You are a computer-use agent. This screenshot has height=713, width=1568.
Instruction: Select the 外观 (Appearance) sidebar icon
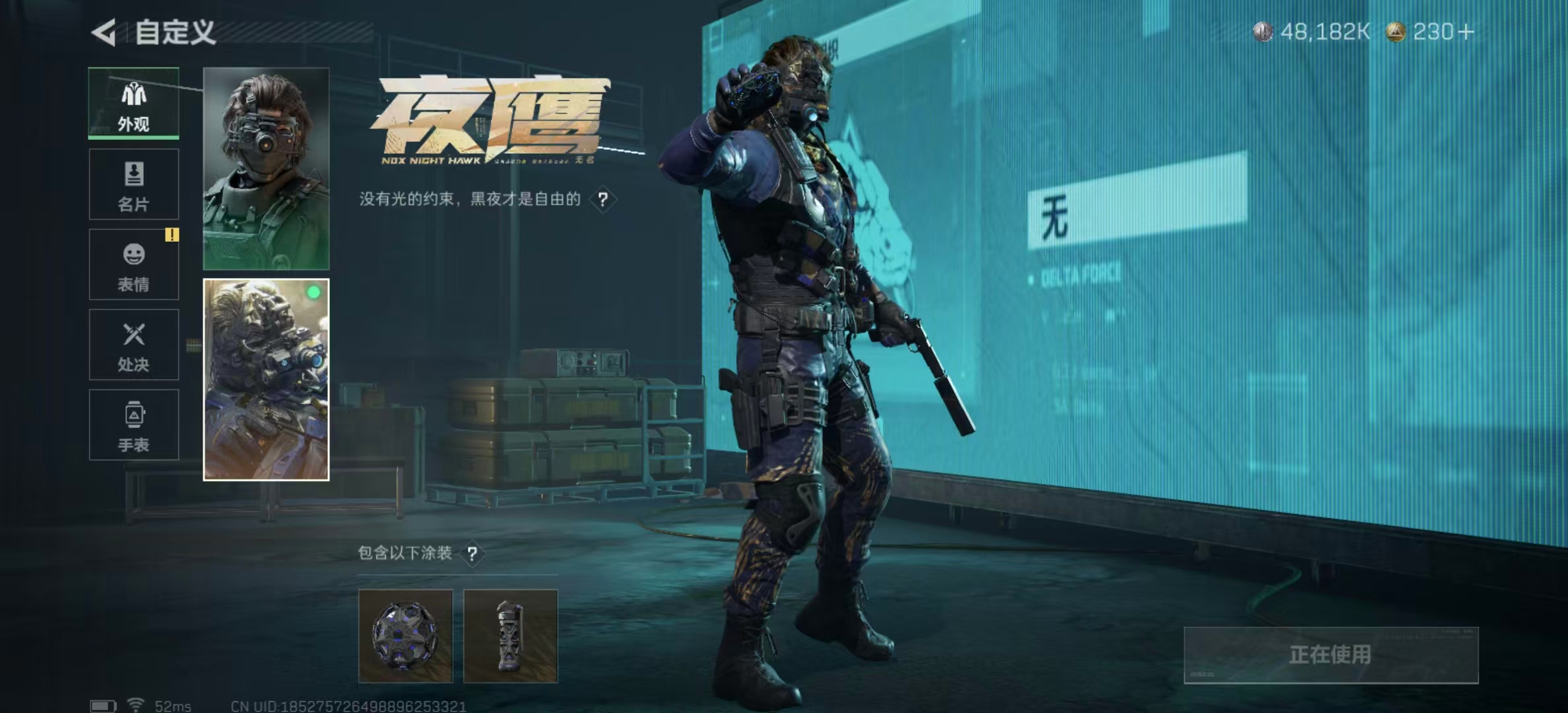click(x=134, y=102)
